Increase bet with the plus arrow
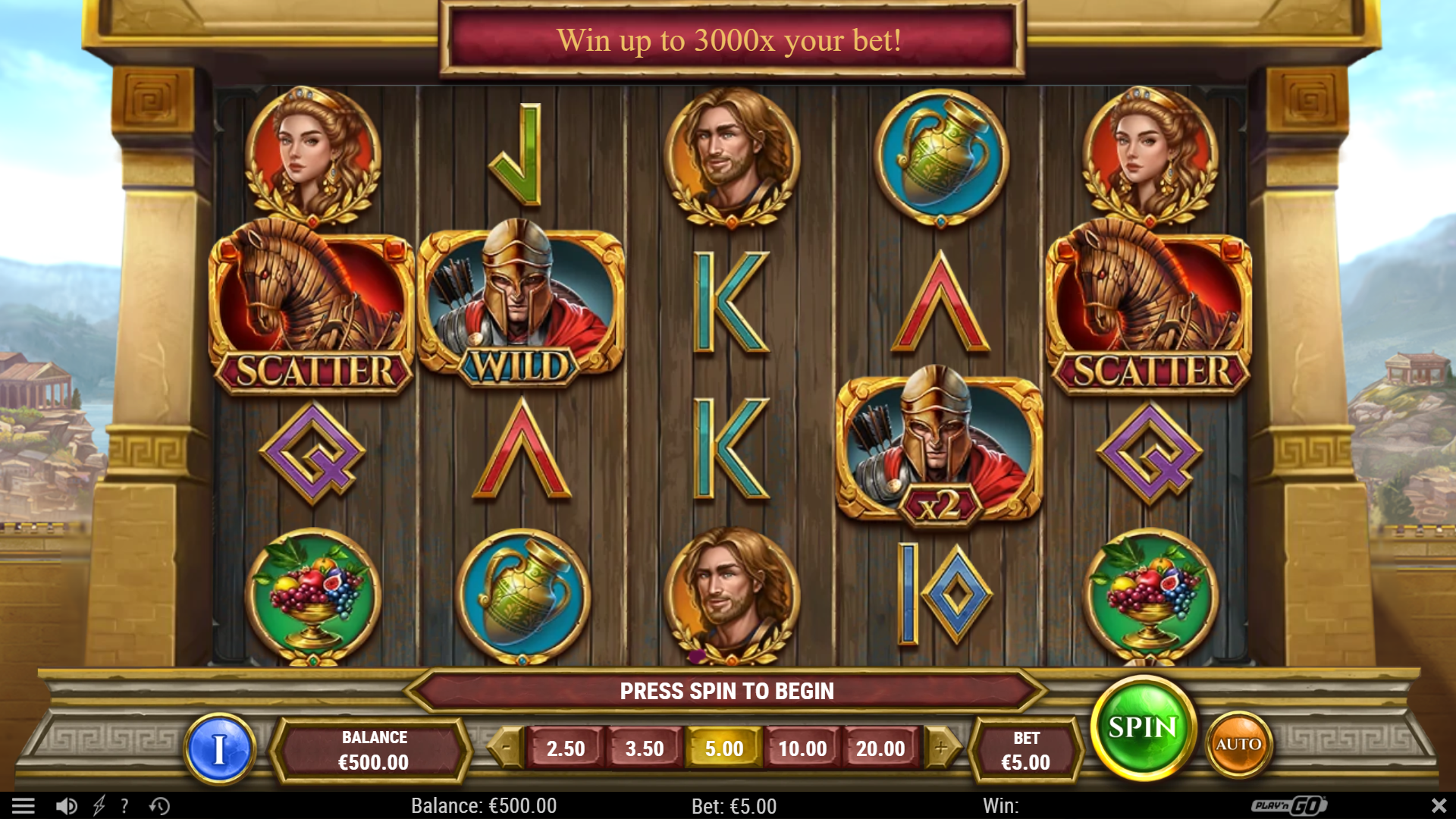1456x819 pixels. pyautogui.click(x=941, y=748)
